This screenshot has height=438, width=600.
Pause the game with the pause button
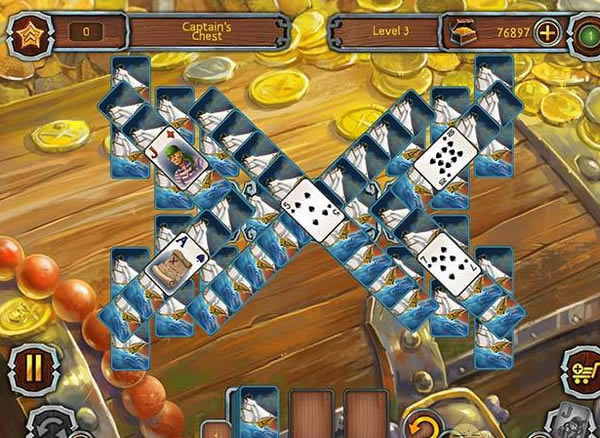coord(33,368)
